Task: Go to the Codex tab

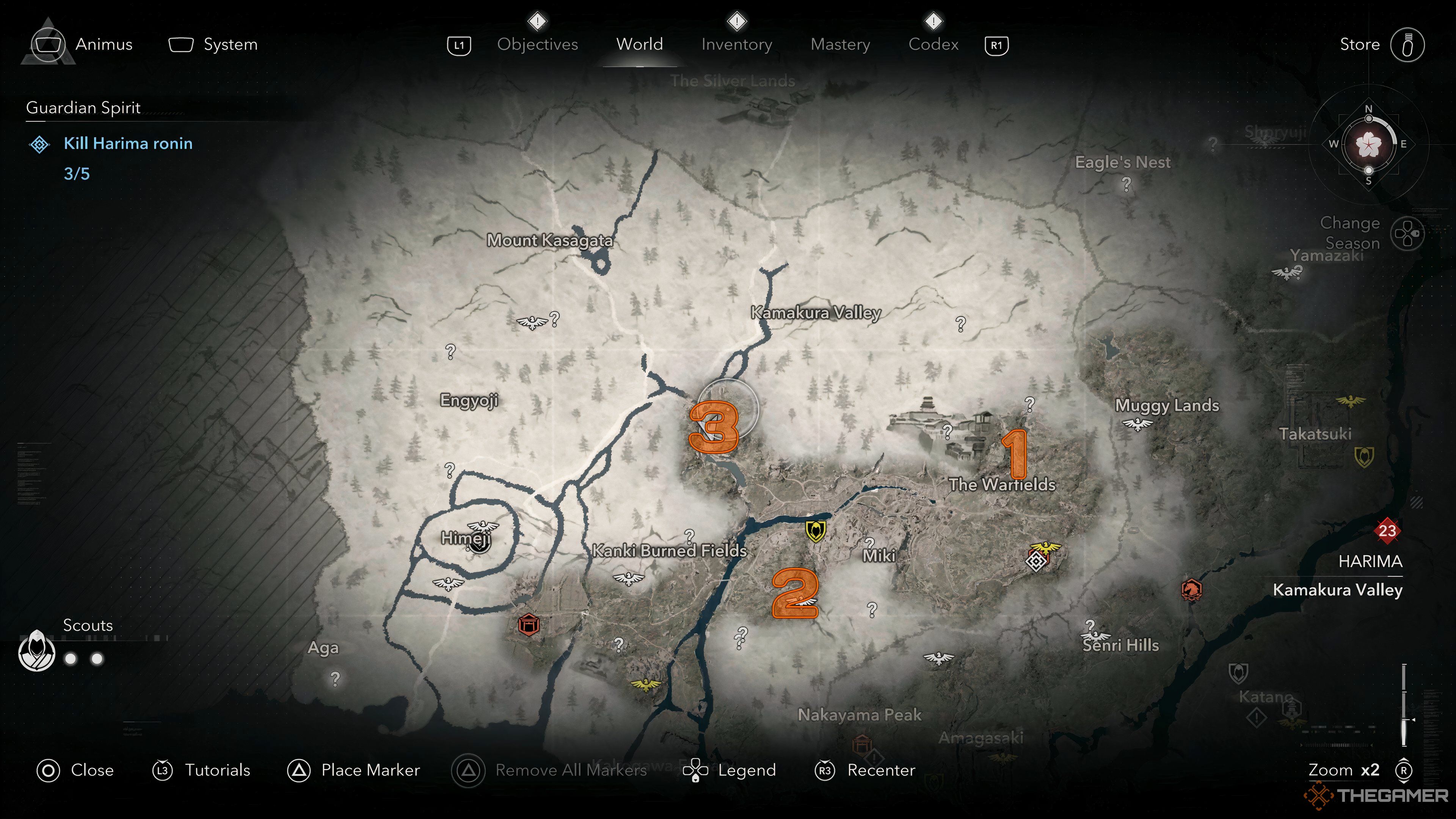Action: pos(933,44)
